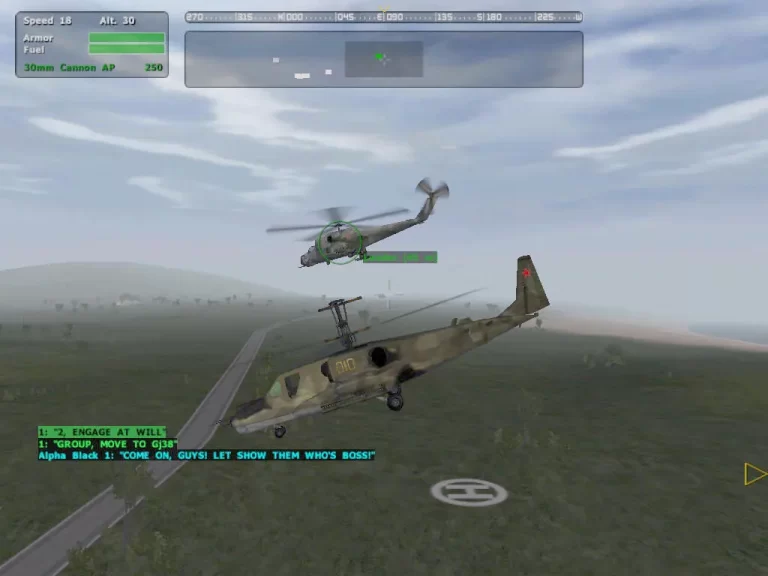Click the radar display panel
This screenshot has height=576, width=768.
pos(383,59)
